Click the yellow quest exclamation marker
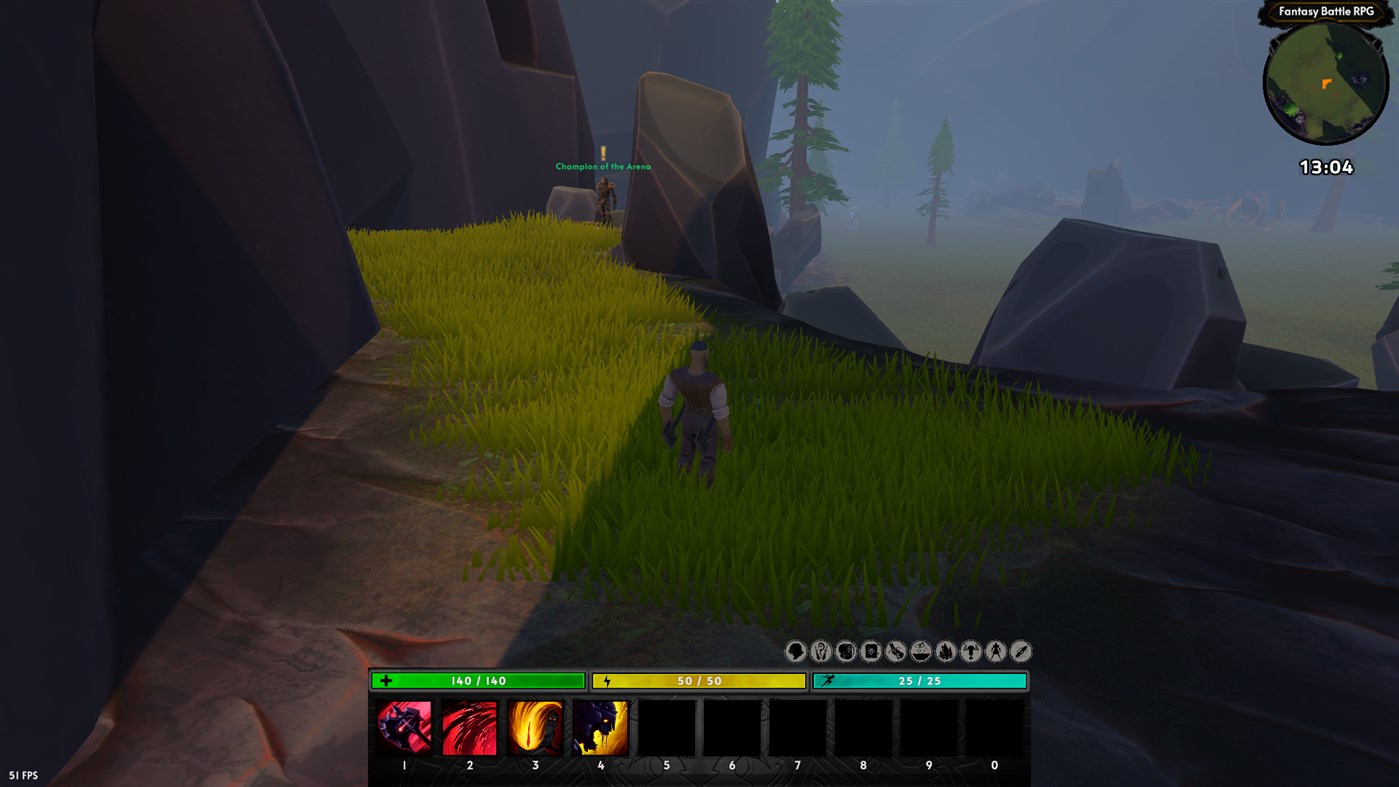 [x=601, y=151]
